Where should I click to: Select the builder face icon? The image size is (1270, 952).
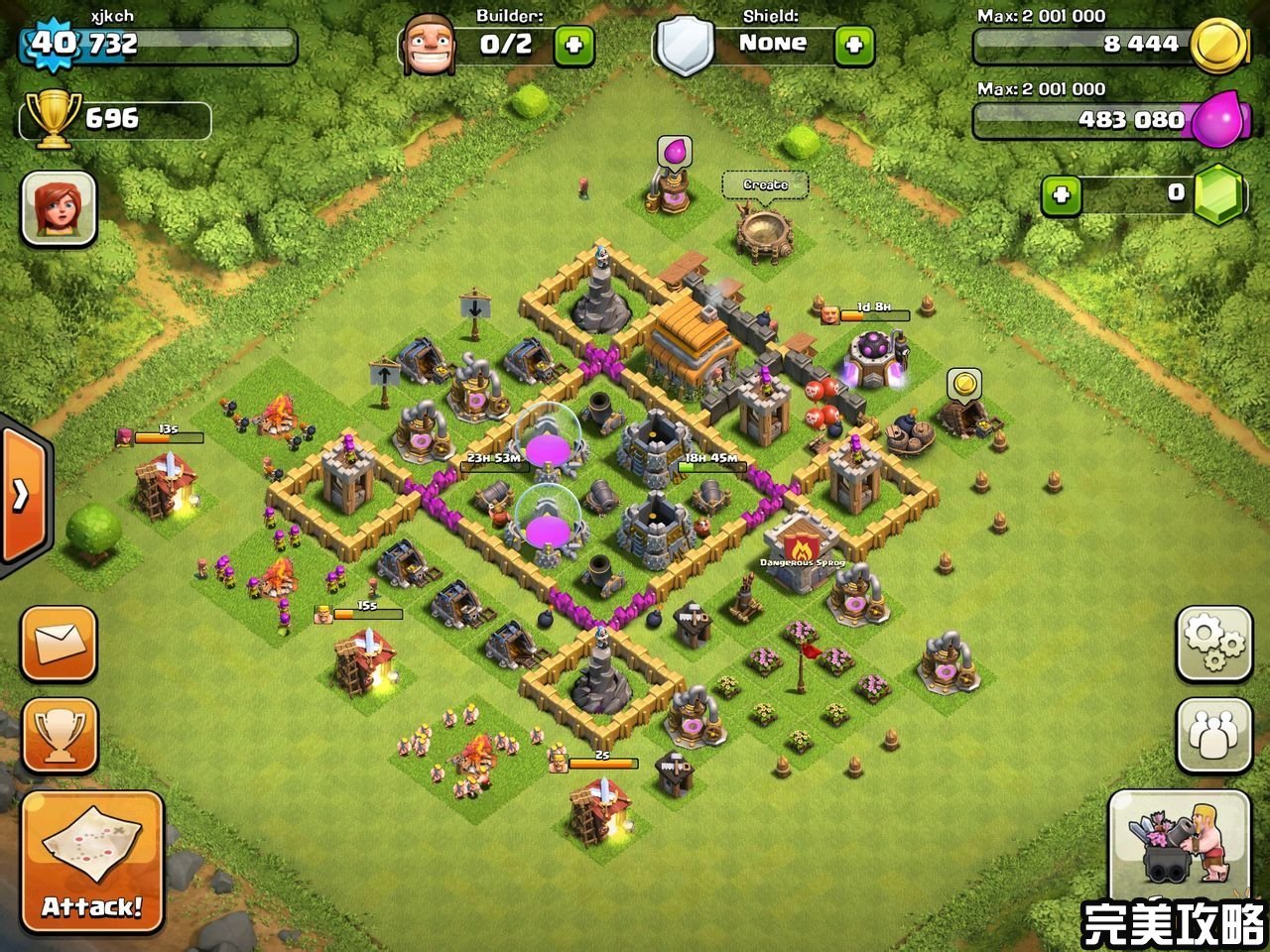(431, 45)
